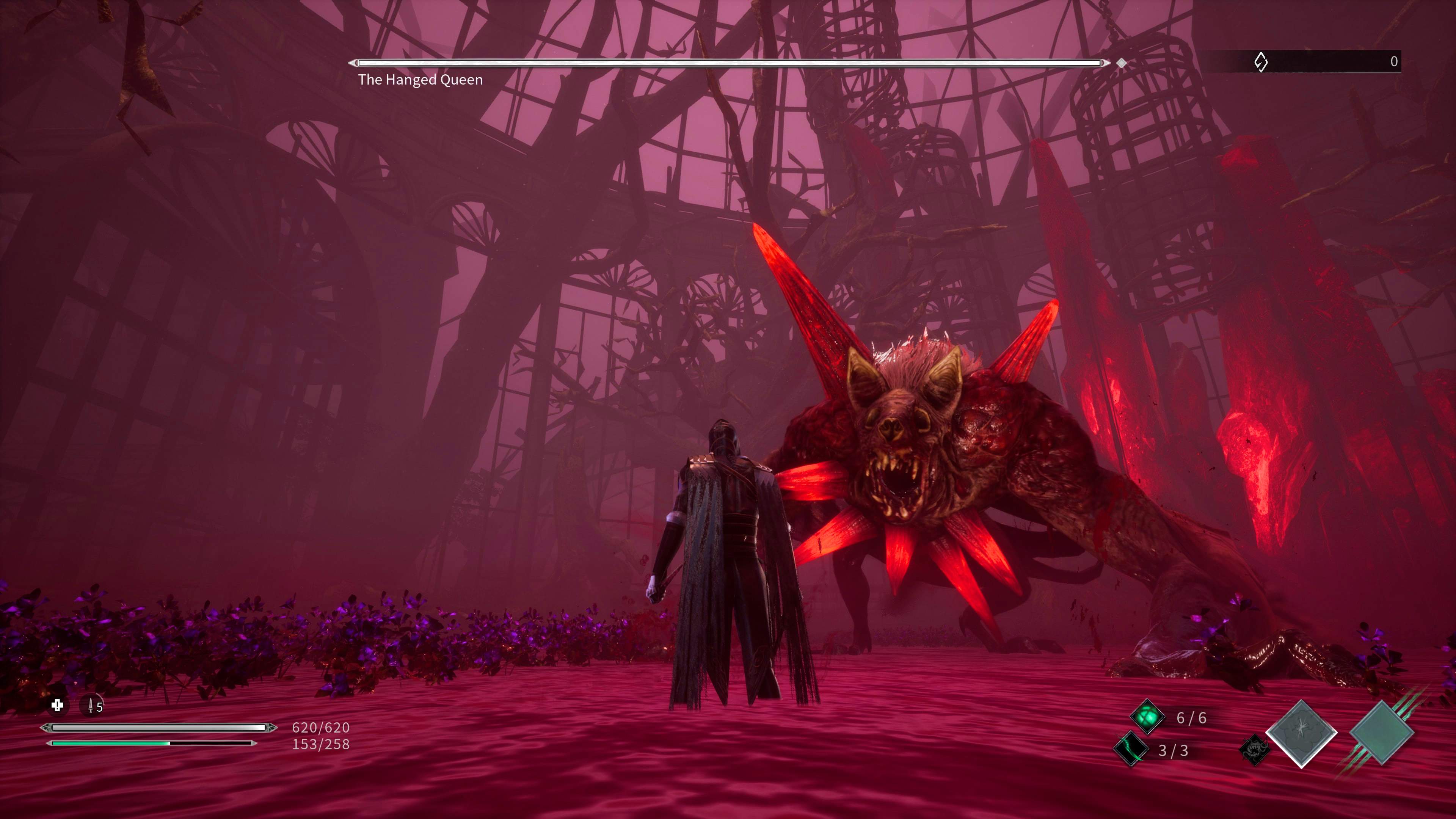Select the green potion icon
1456x819 pixels.
tap(1147, 717)
